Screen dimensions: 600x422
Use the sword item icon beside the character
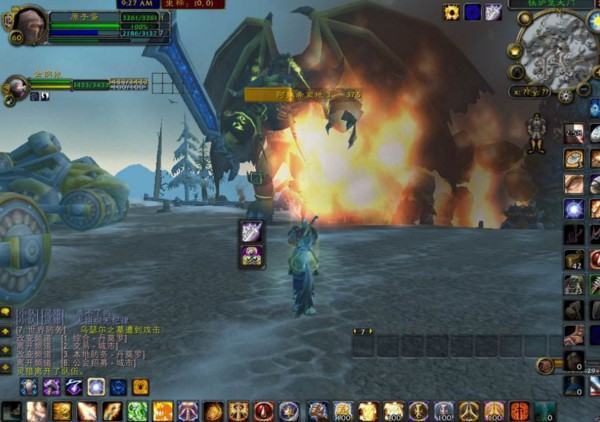(x=252, y=231)
